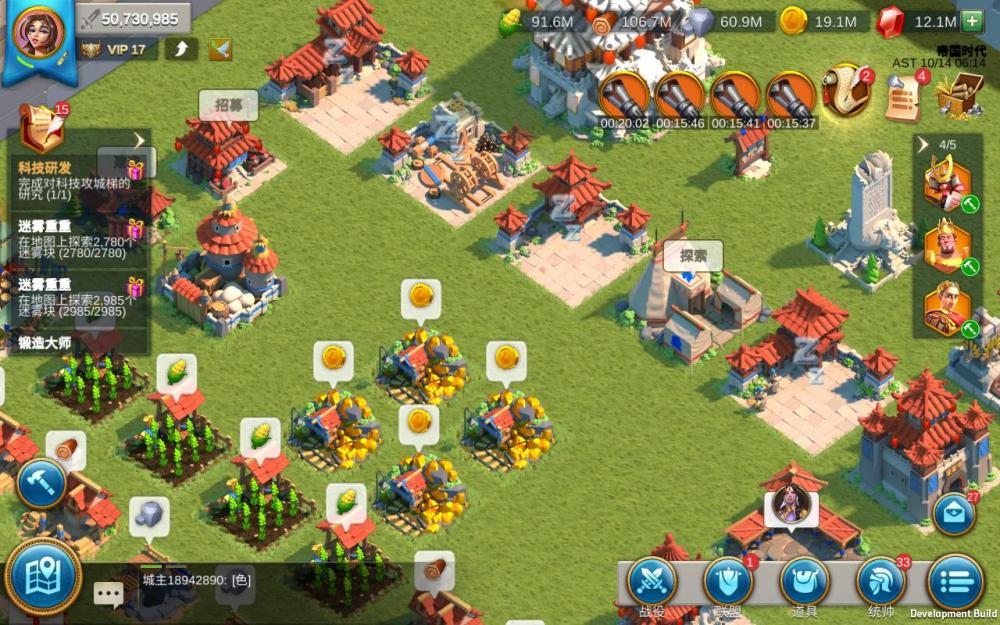Open the governor profile avatar

pos(38,35)
